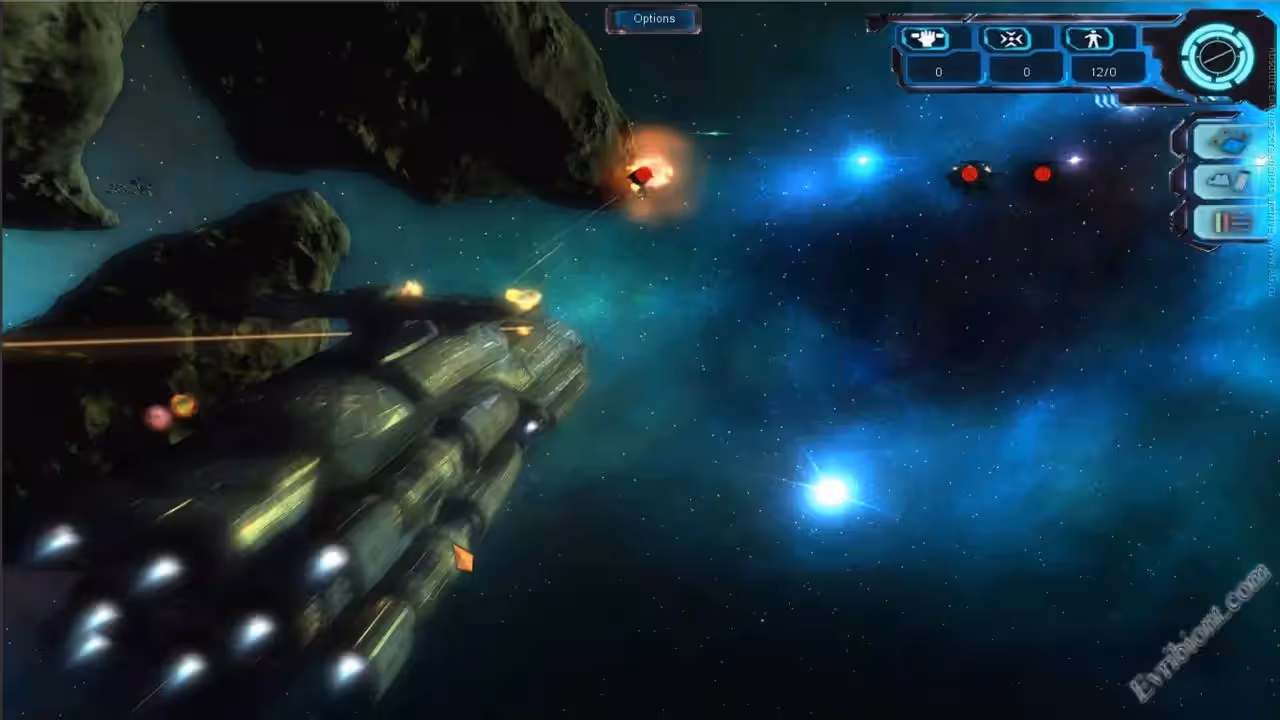
Task: Click the fist resource icon
Action: tap(925, 39)
